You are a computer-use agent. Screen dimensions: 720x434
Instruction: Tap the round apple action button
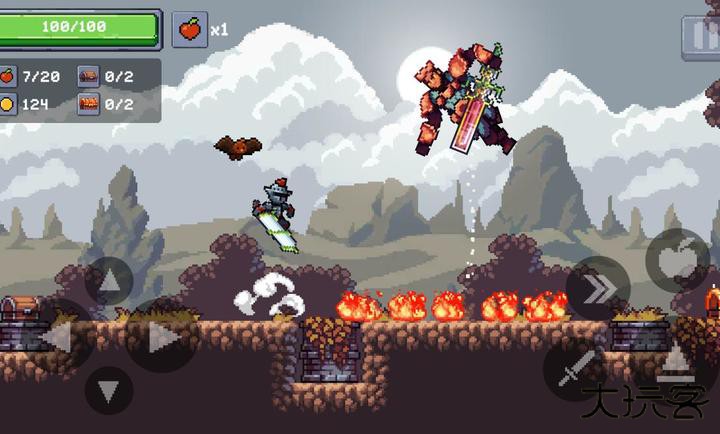coord(677,260)
